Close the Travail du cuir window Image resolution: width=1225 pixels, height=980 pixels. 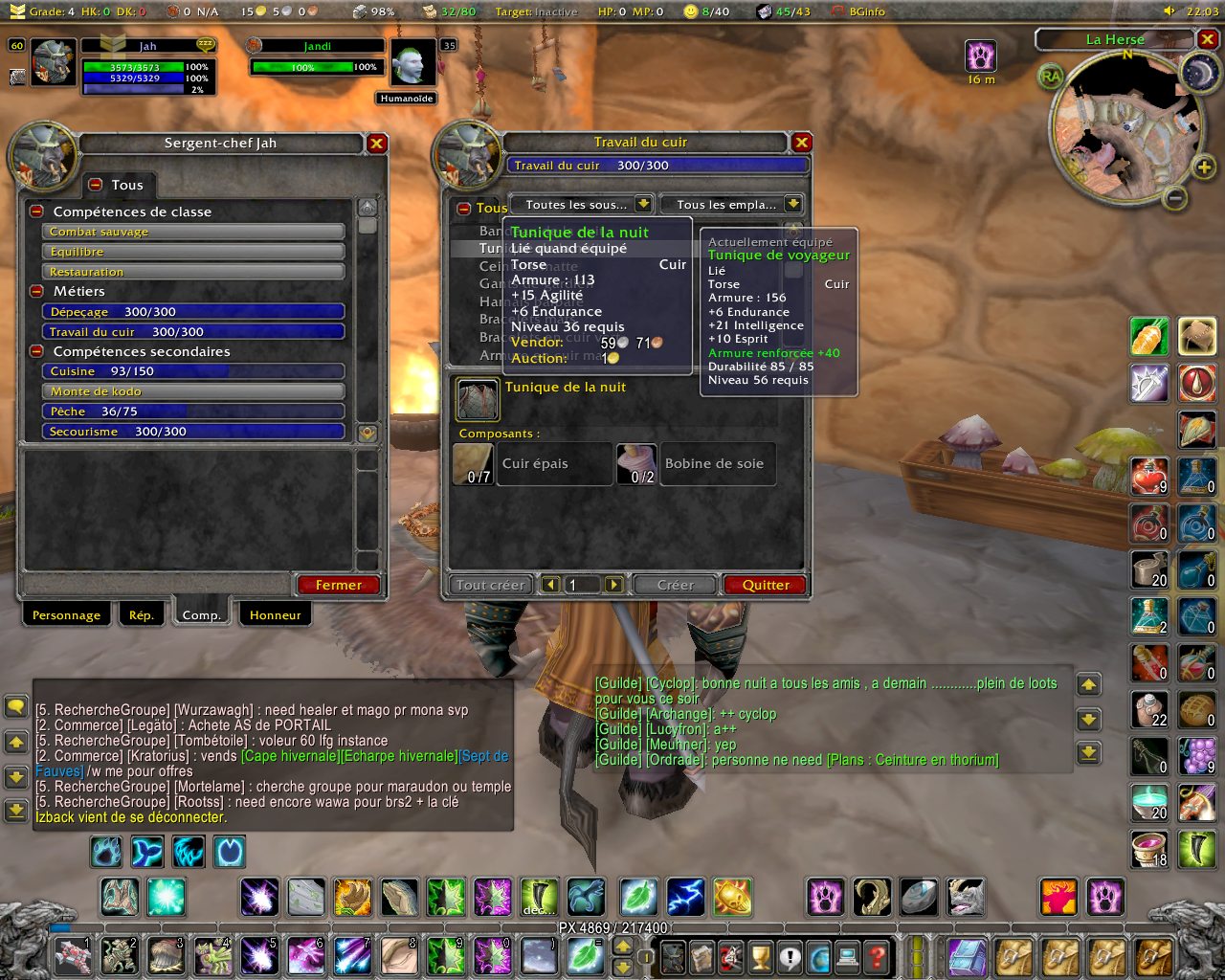(x=802, y=143)
